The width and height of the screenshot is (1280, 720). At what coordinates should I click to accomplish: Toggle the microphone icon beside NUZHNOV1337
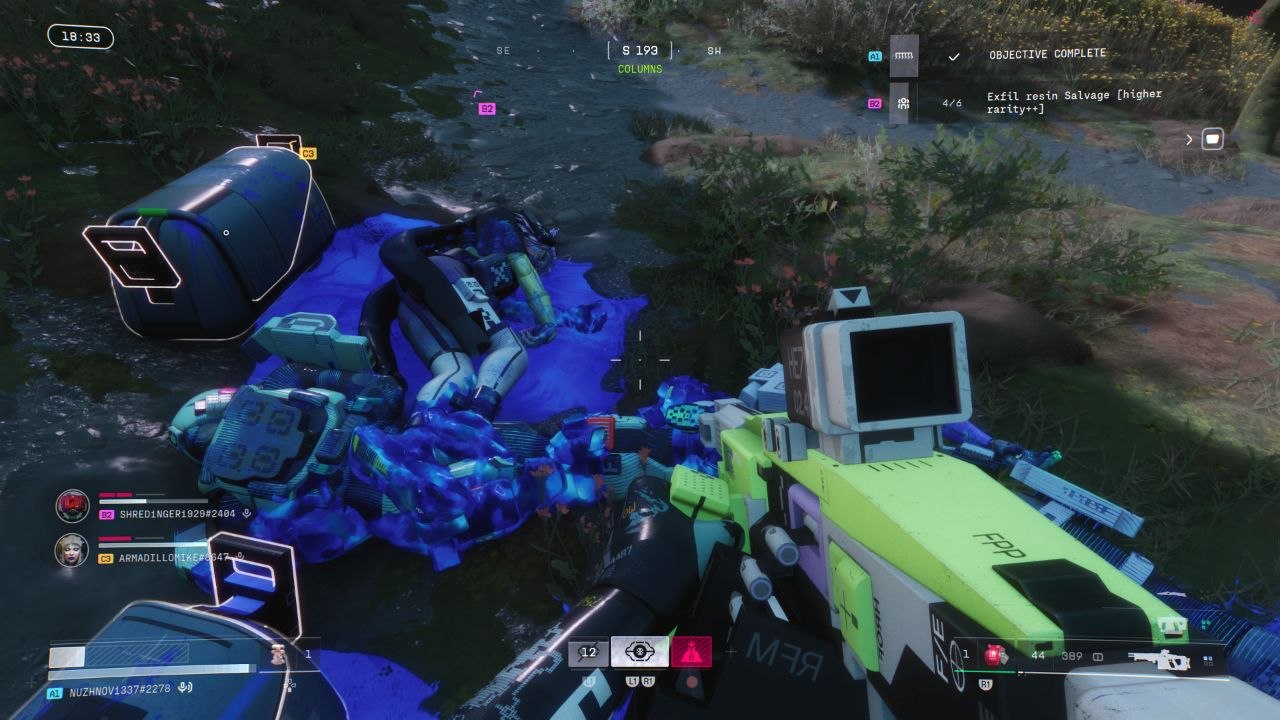pos(185,688)
